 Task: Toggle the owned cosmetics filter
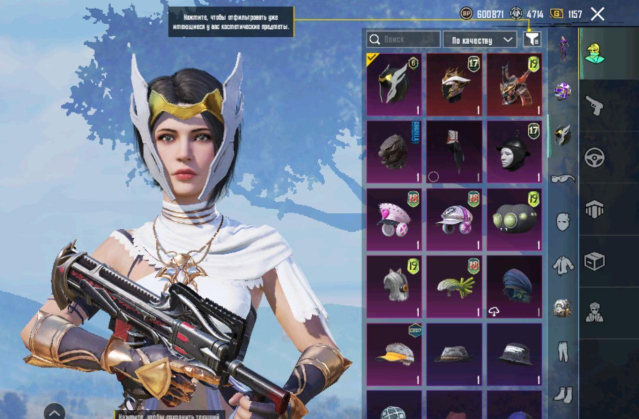point(532,40)
